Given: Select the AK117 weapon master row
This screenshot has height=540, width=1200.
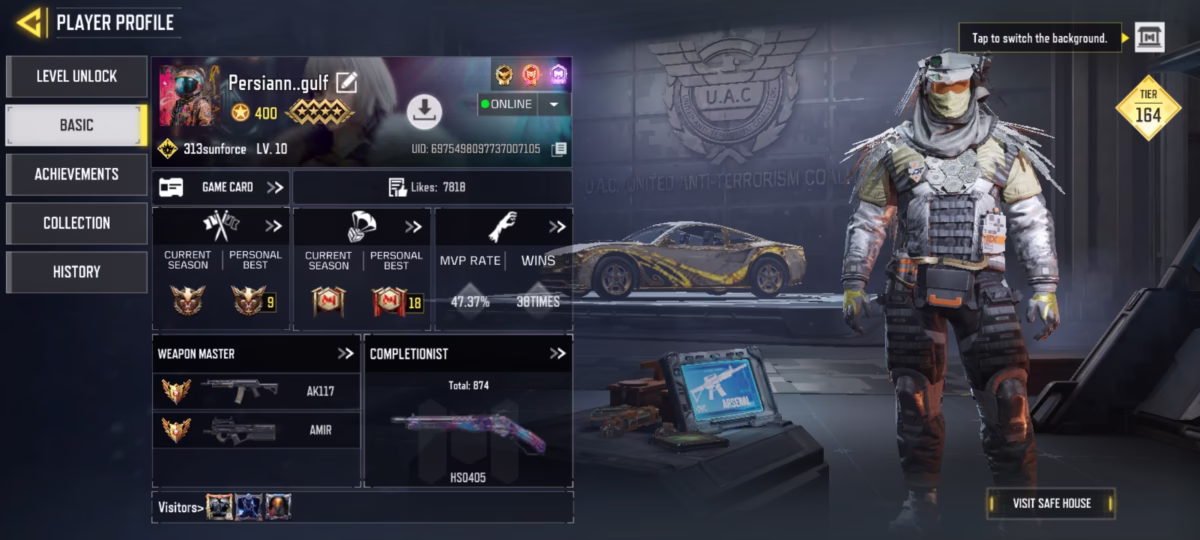Looking at the screenshot, I should coord(256,391).
